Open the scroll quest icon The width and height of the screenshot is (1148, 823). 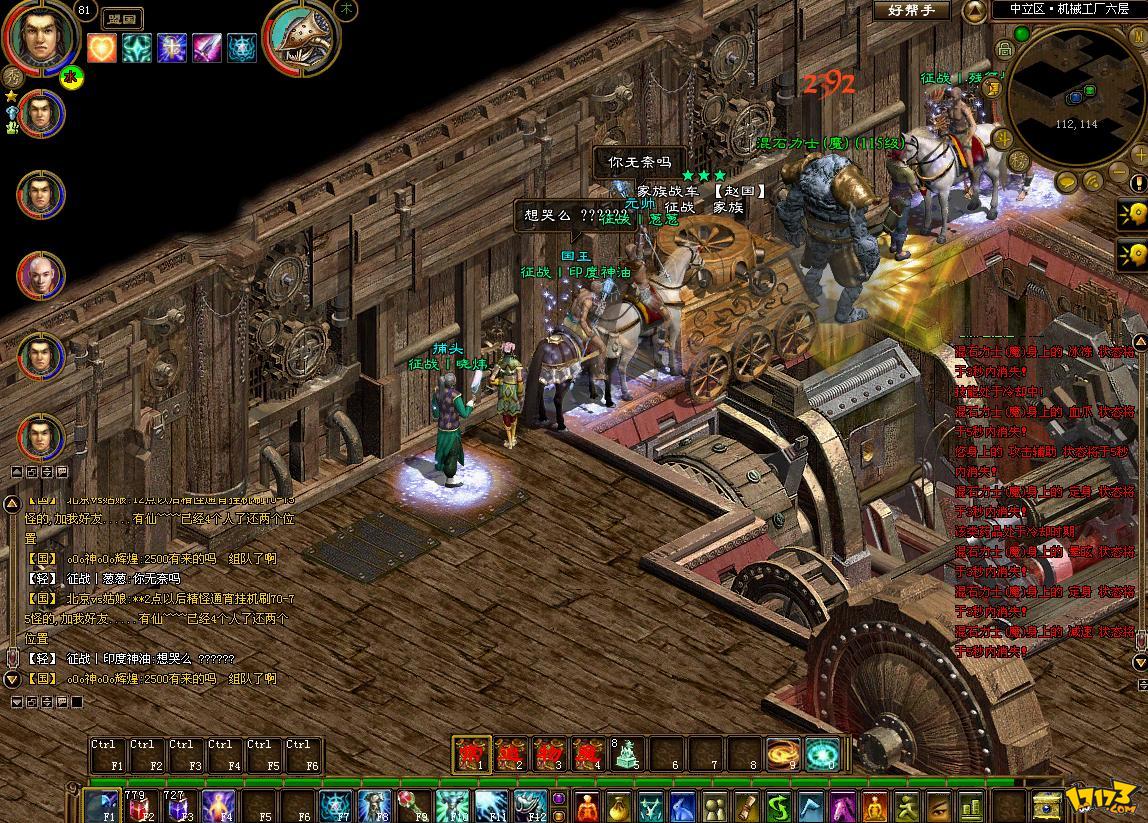point(746,806)
